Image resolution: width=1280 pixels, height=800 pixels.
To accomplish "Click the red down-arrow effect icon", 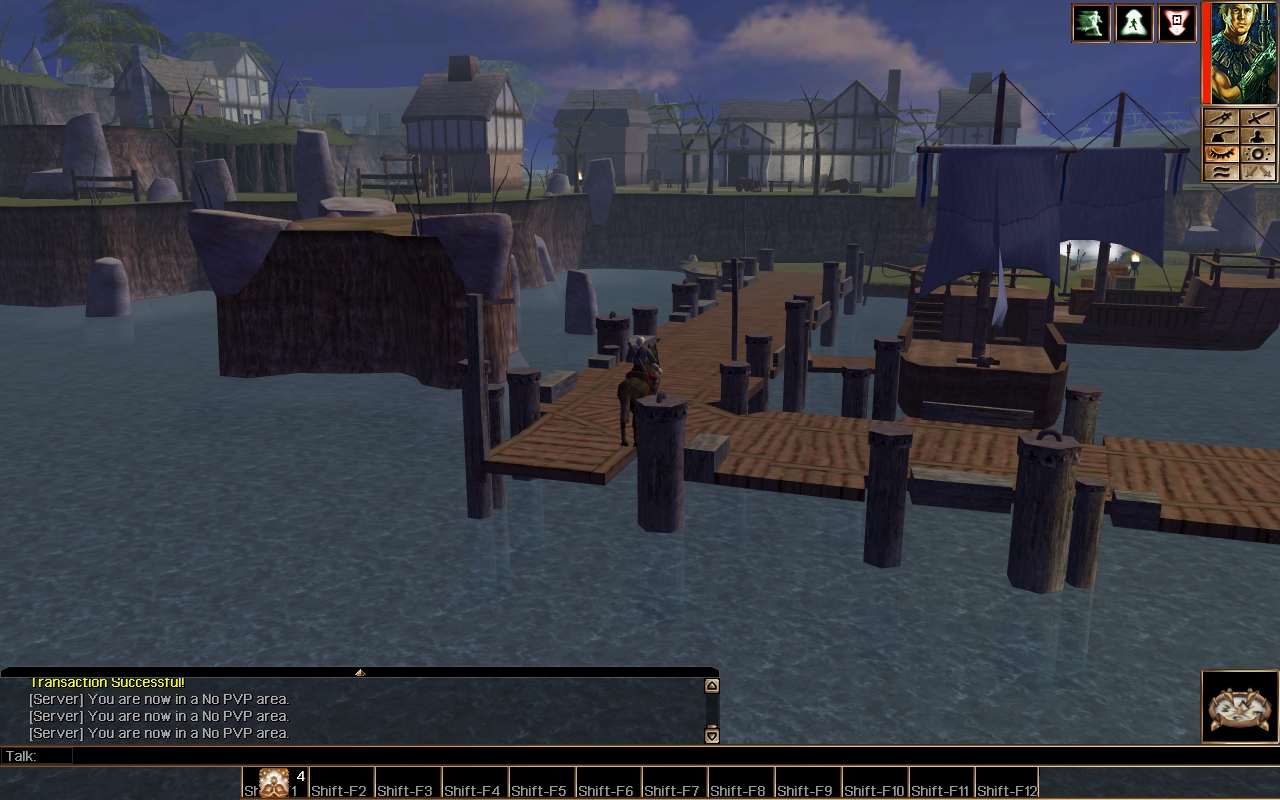I will tap(1177, 23).
